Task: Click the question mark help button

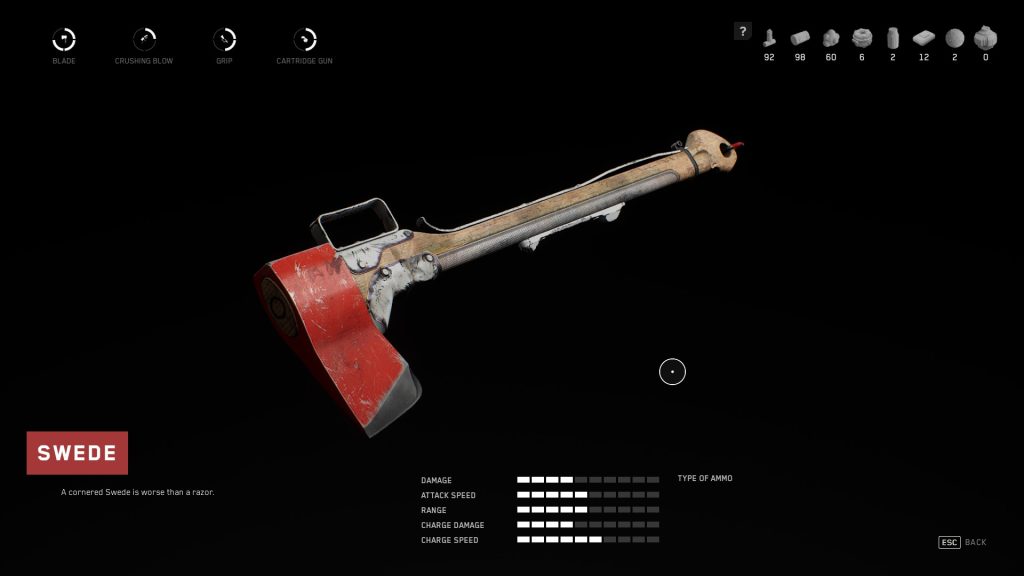Action: tap(742, 31)
